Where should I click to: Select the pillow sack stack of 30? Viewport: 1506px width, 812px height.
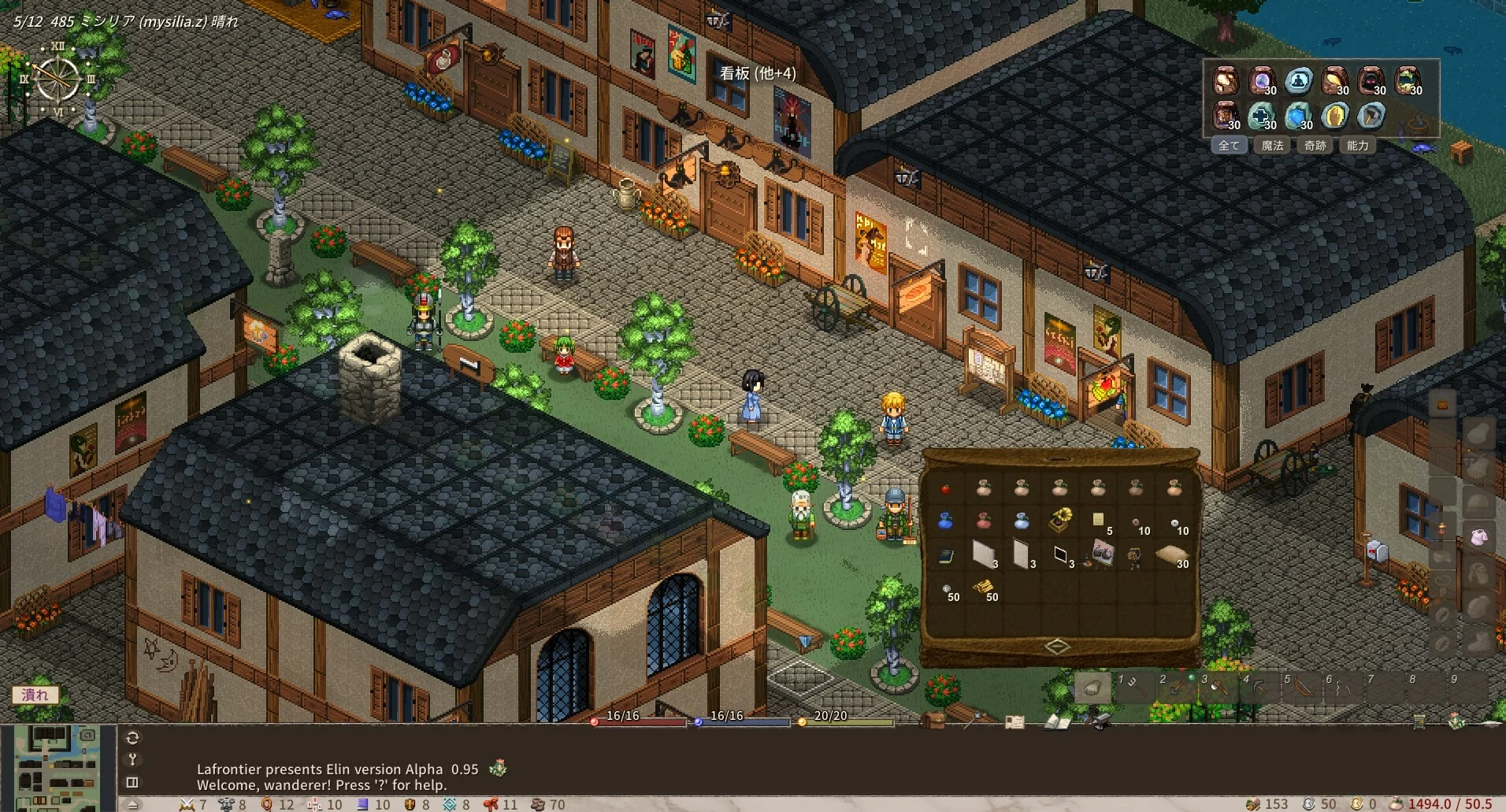click(x=1173, y=555)
